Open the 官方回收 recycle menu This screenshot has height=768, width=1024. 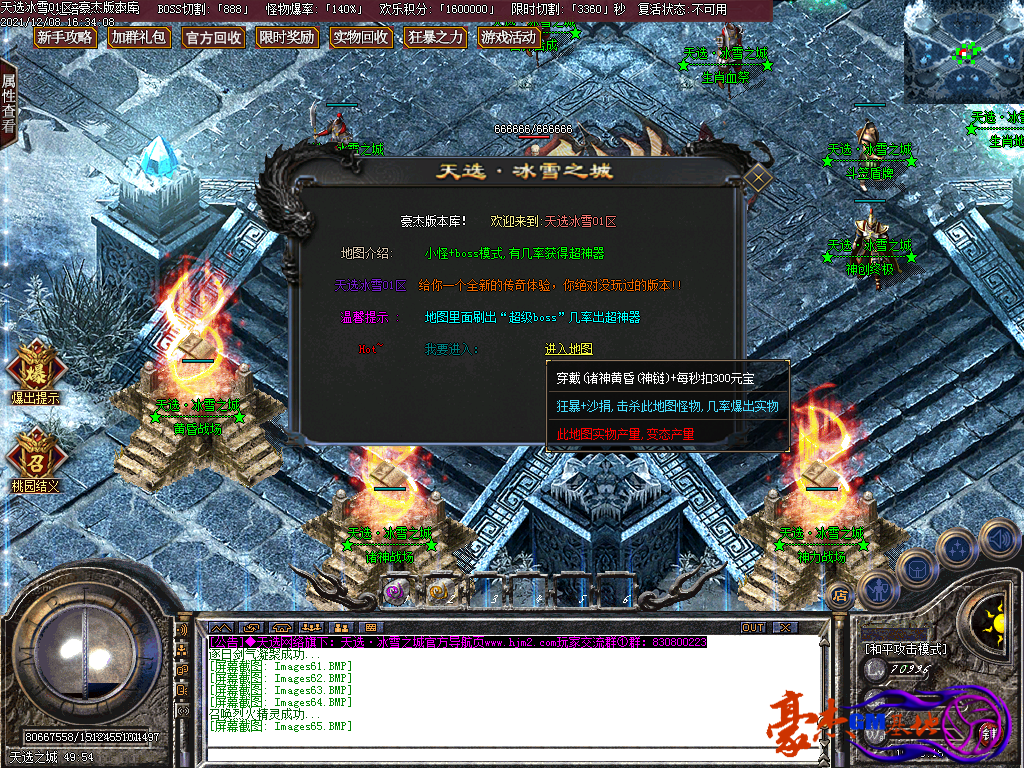pos(213,38)
